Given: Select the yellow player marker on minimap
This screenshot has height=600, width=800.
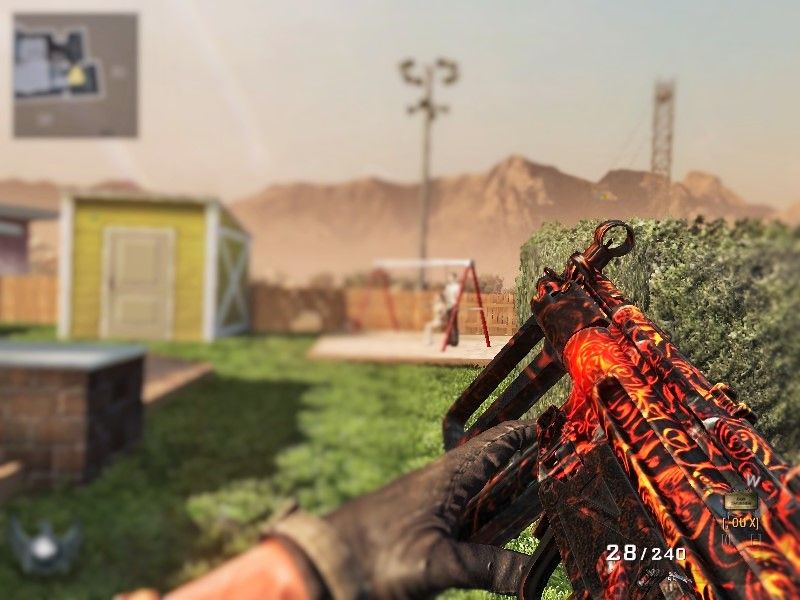Looking at the screenshot, I should [x=77, y=76].
